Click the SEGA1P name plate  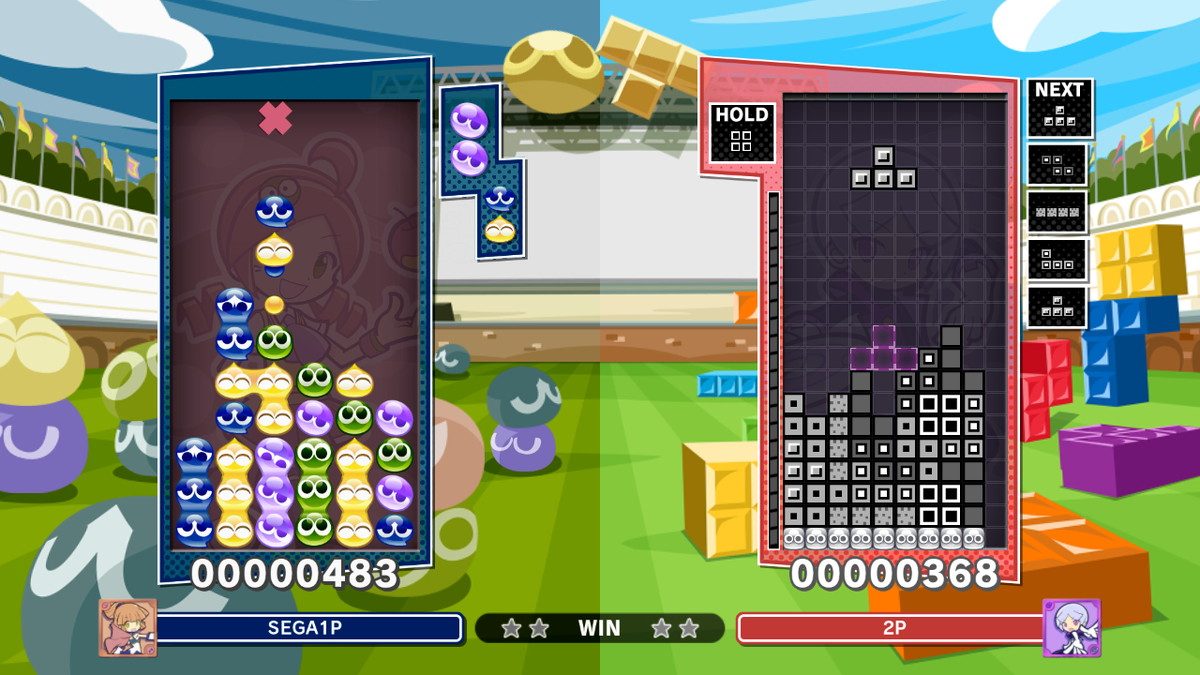click(x=309, y=628)
